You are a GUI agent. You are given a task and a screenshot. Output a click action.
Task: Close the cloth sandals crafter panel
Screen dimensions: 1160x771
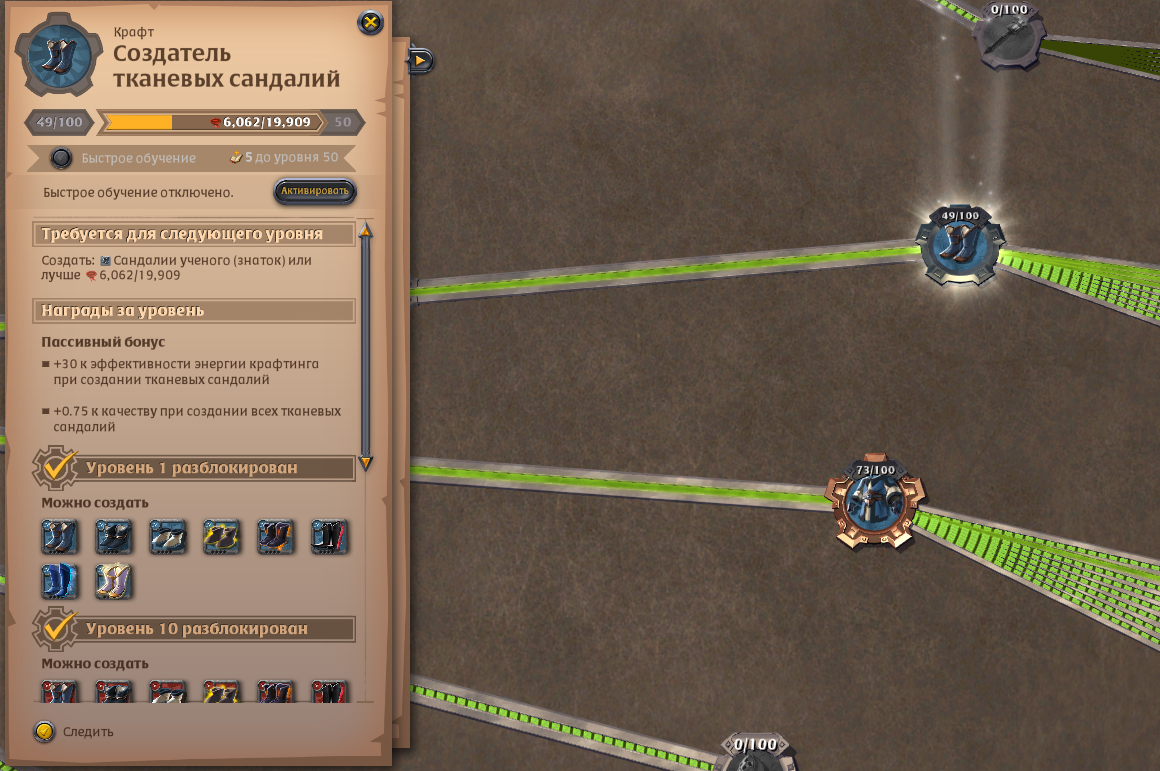pos(370,22)
